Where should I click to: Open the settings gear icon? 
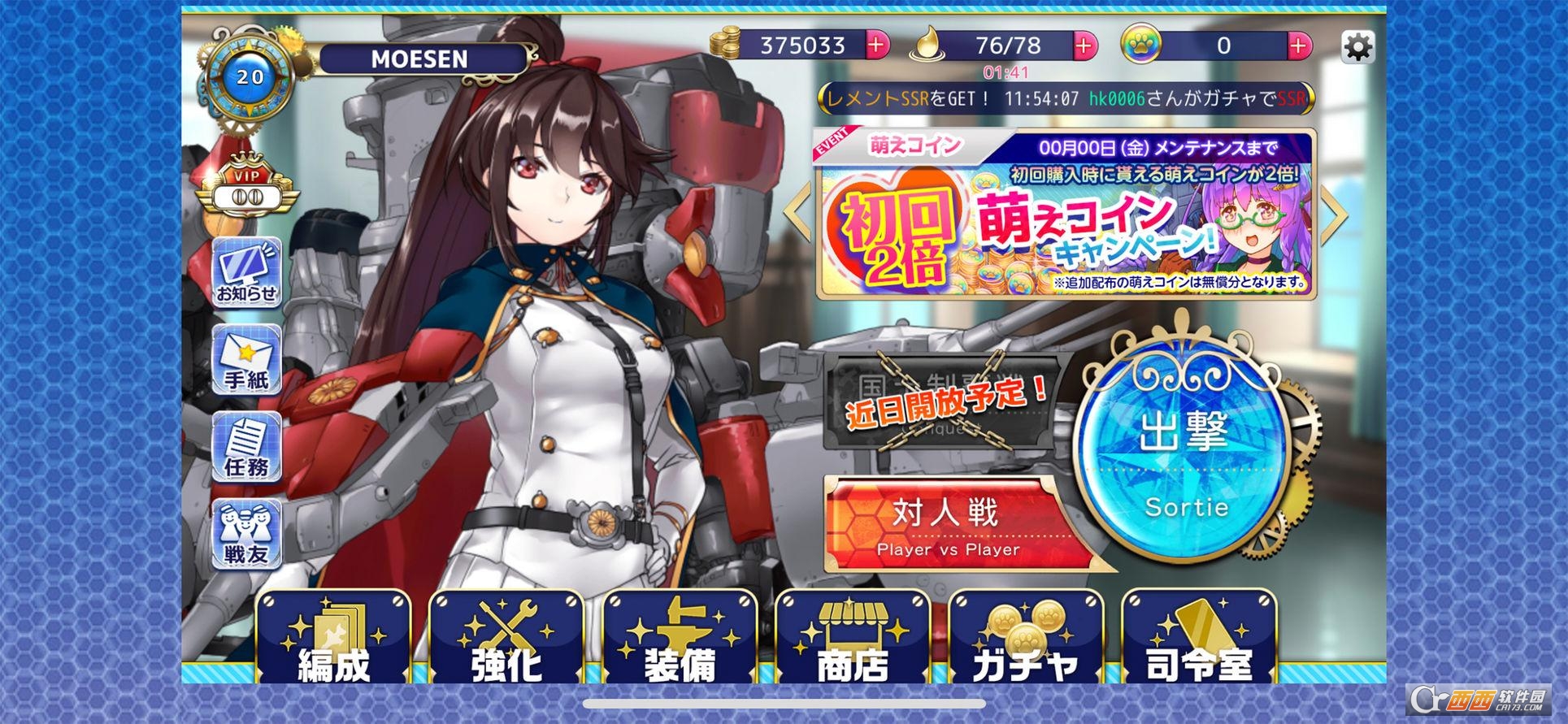click(1358, 47)
